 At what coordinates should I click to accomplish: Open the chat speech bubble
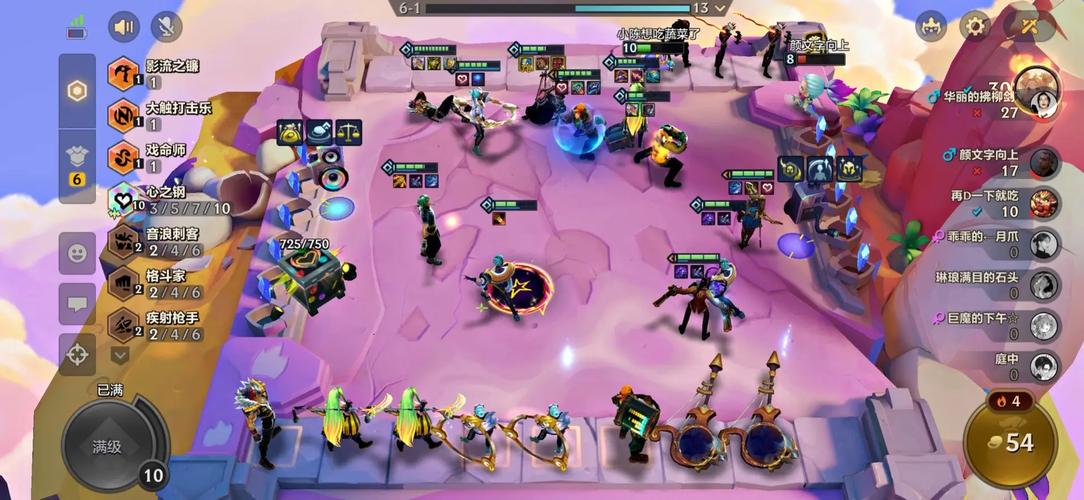pos(77,303)
